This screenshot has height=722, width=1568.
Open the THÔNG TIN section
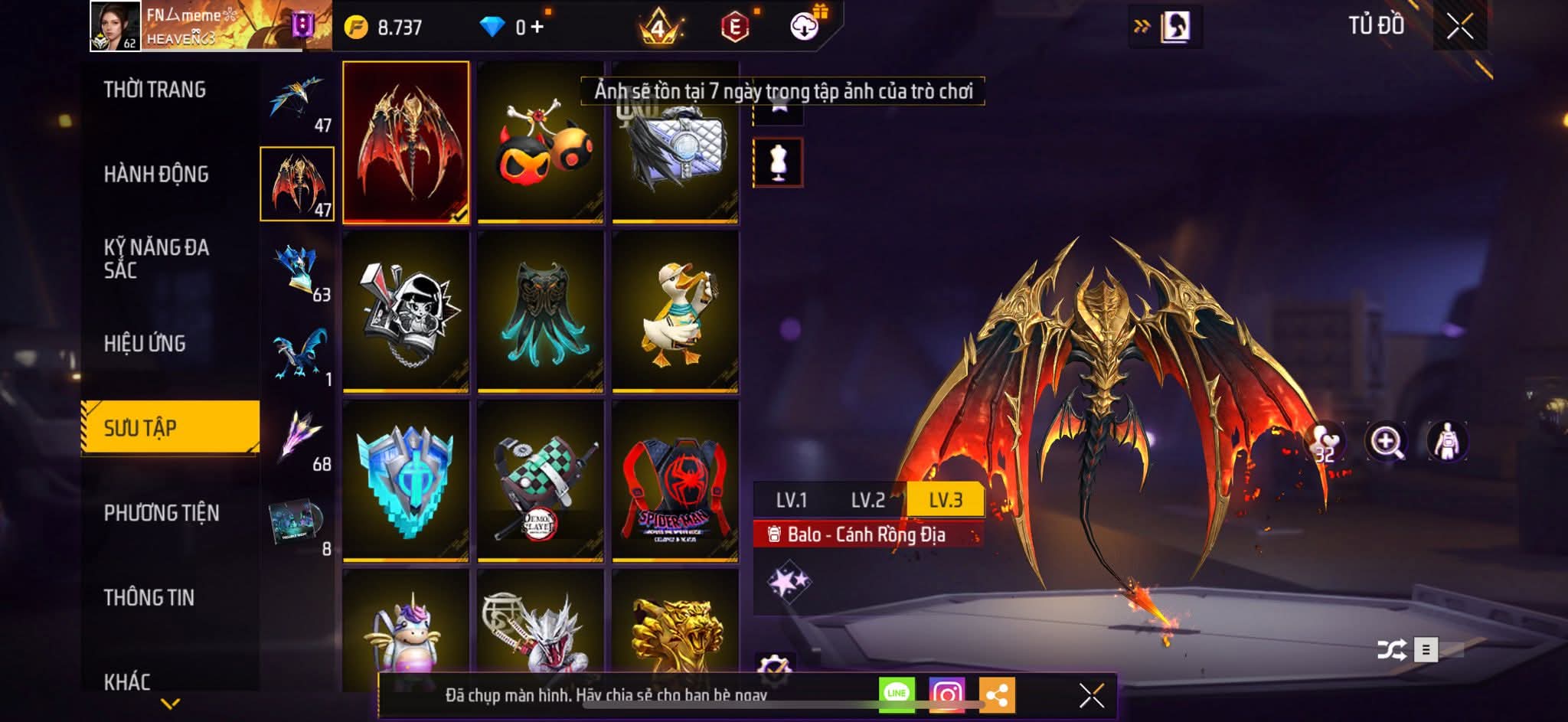pos(149,597)
